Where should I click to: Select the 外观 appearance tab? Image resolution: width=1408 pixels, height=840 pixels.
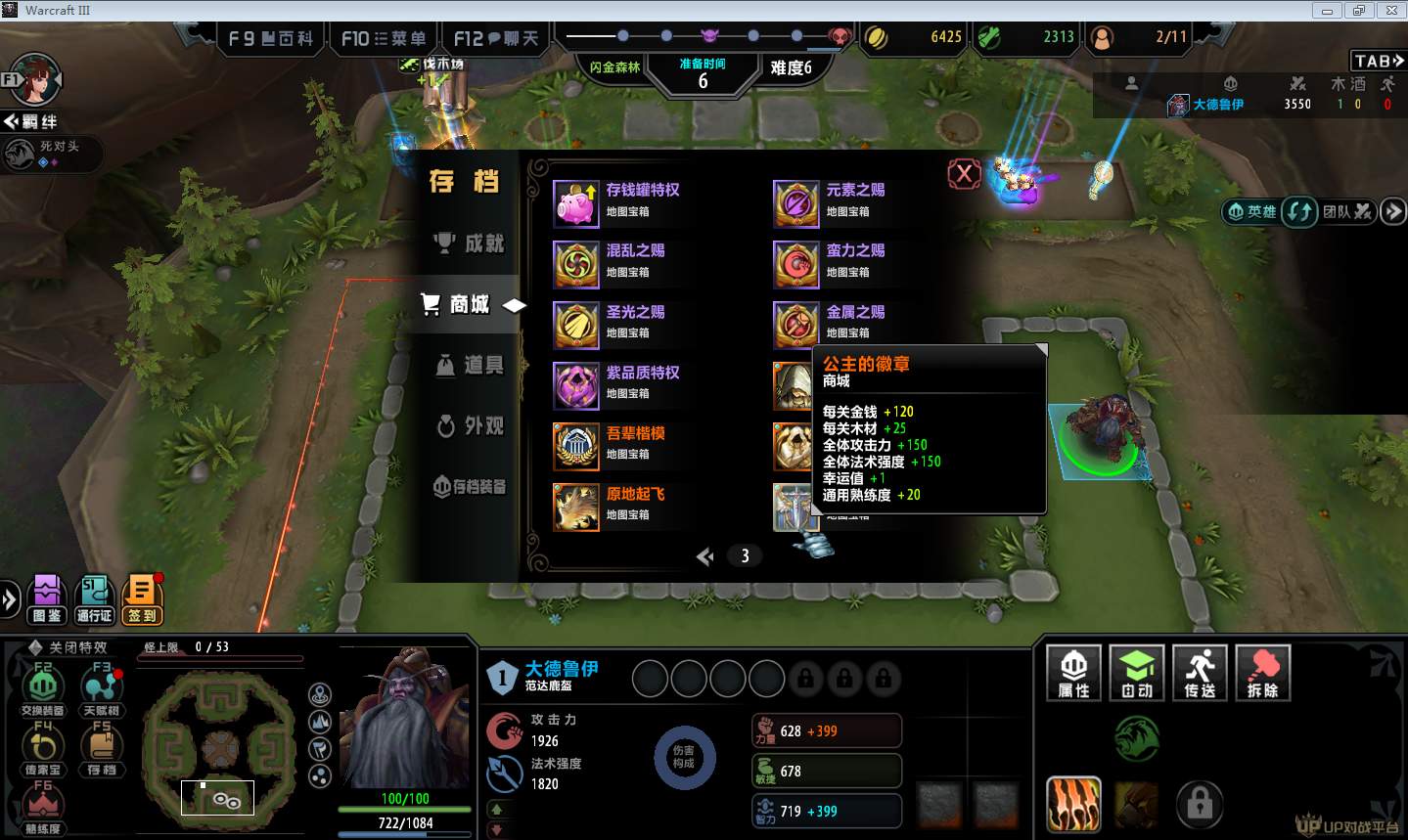471,425
